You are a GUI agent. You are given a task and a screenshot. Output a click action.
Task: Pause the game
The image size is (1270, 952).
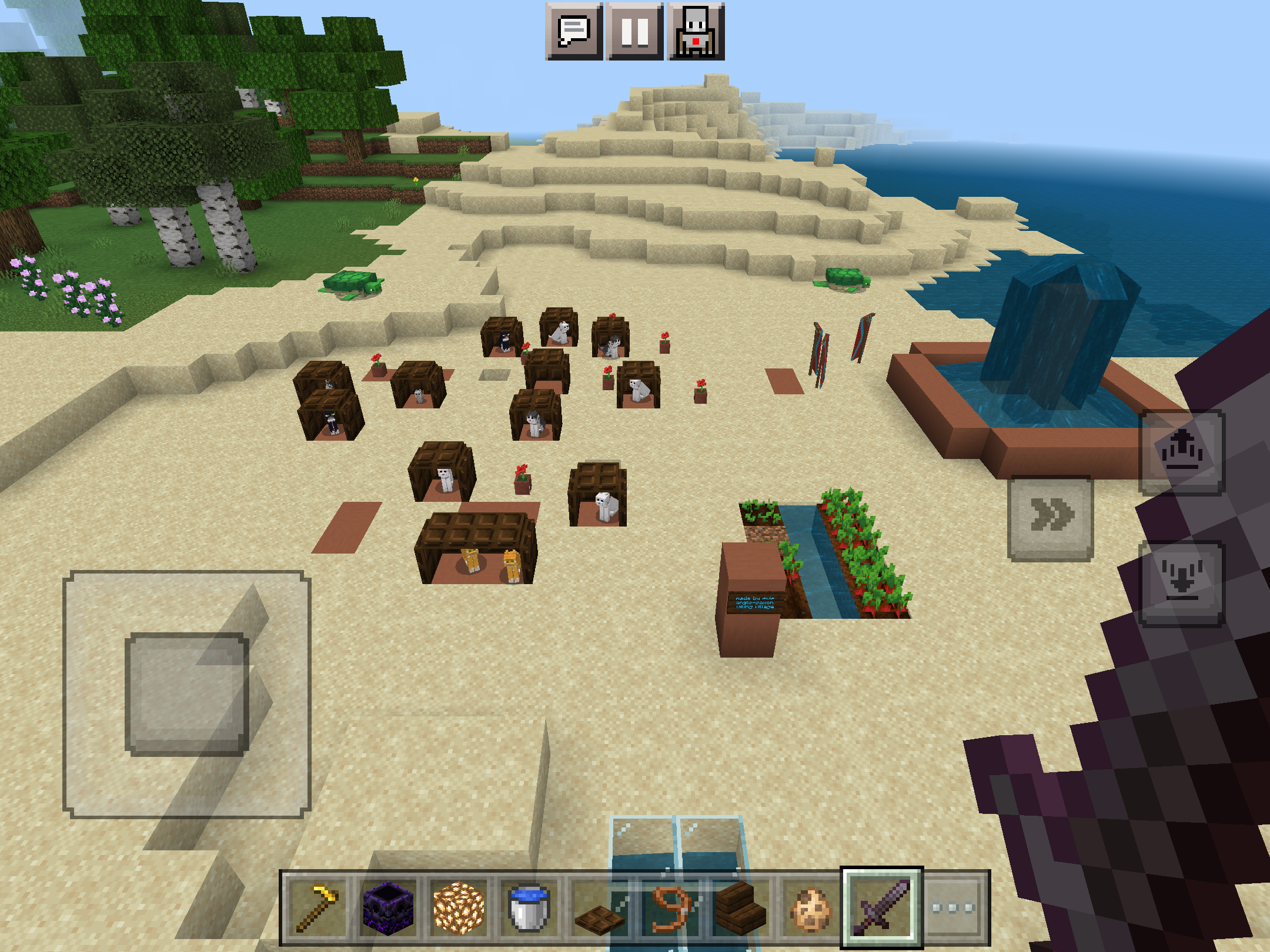click(635, 31)
